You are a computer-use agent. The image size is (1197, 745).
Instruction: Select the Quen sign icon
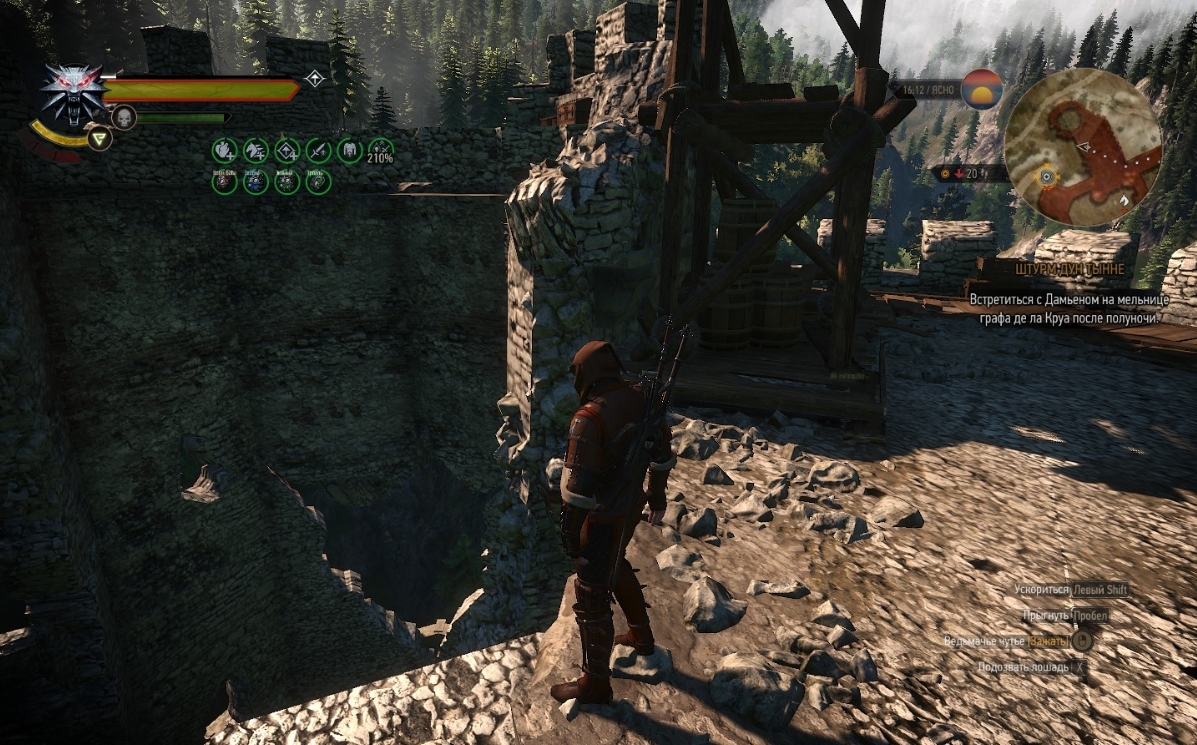[99, 139]
